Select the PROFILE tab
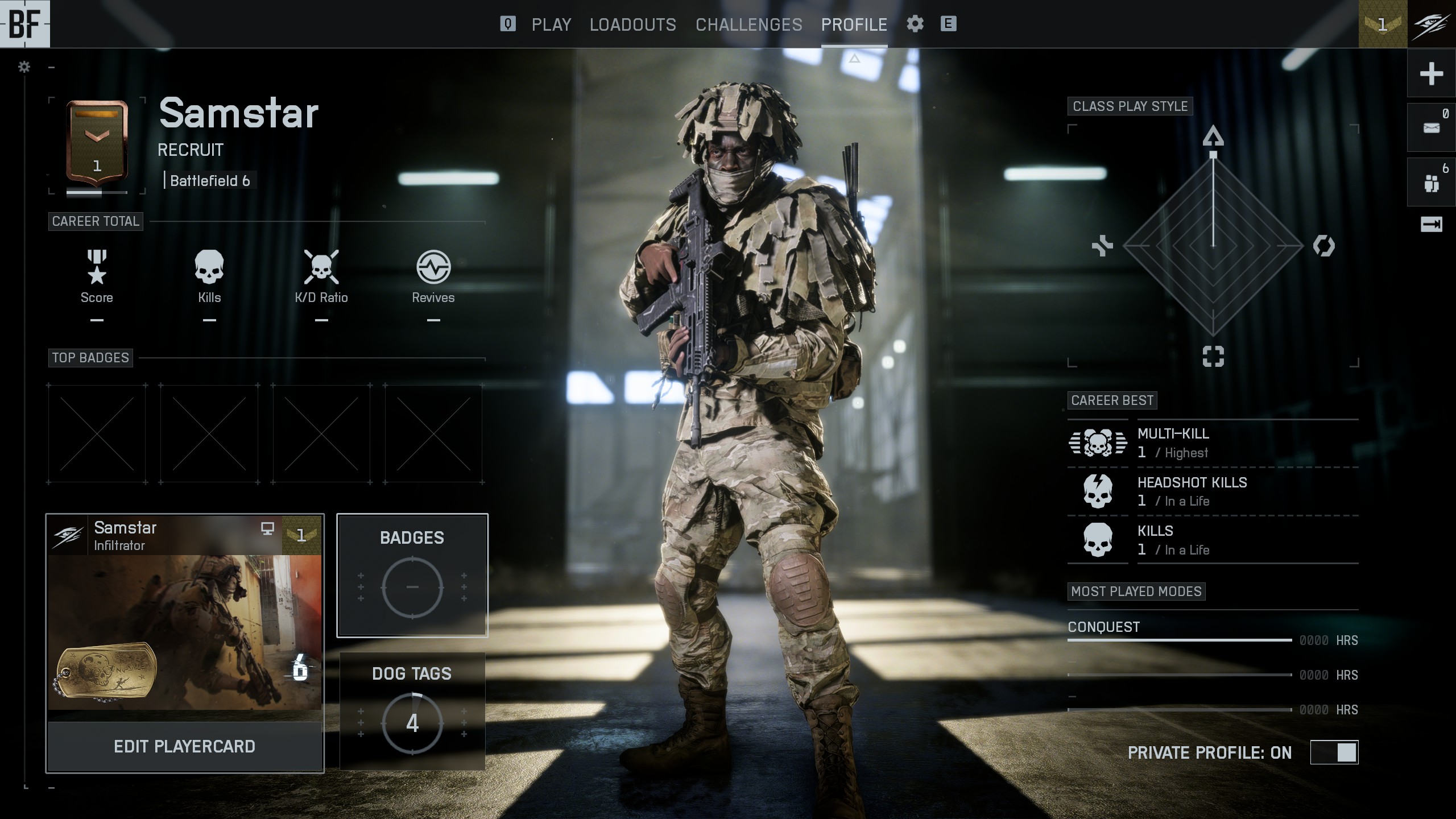1456x819 pixels. coord(854,24)
